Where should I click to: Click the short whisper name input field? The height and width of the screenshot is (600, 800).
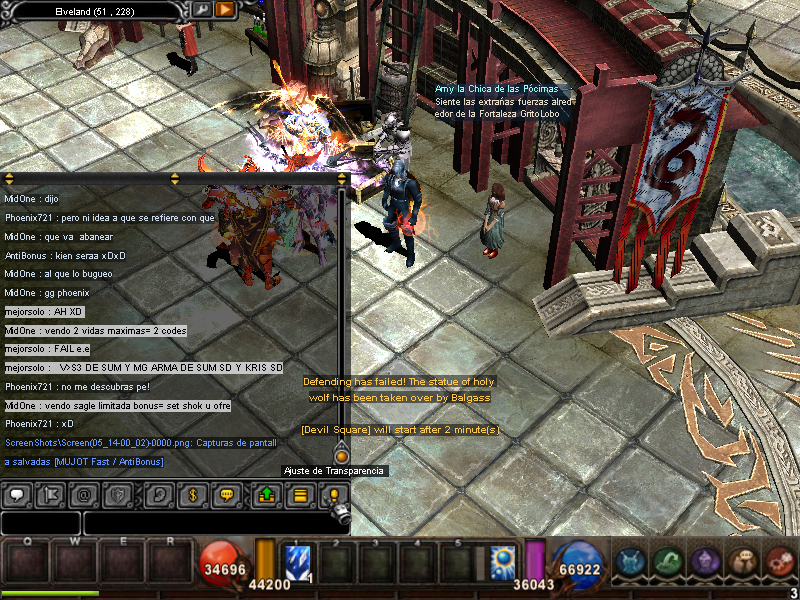(41, 522)
